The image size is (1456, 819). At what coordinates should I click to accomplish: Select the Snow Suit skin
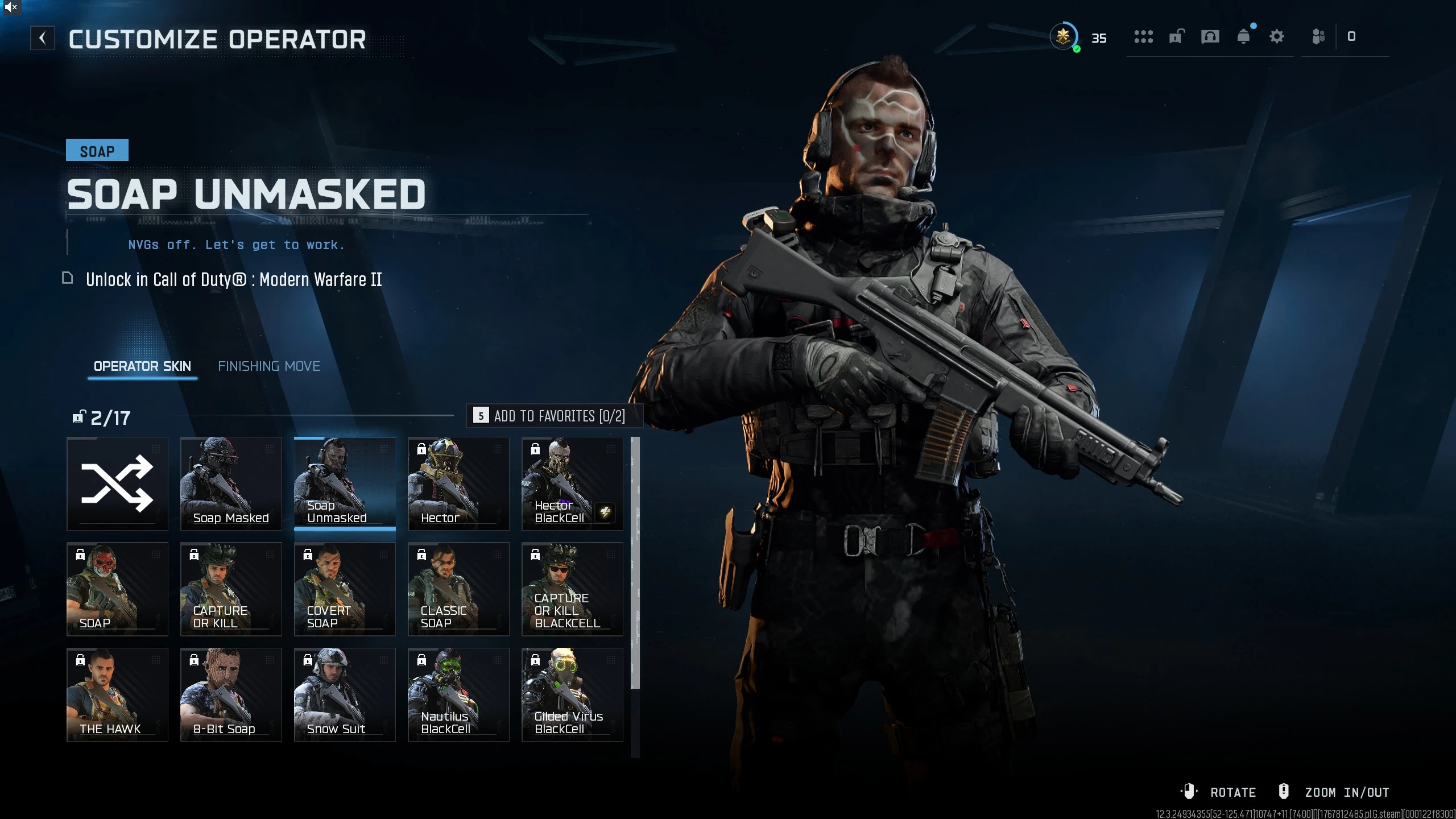pos(345,694)
